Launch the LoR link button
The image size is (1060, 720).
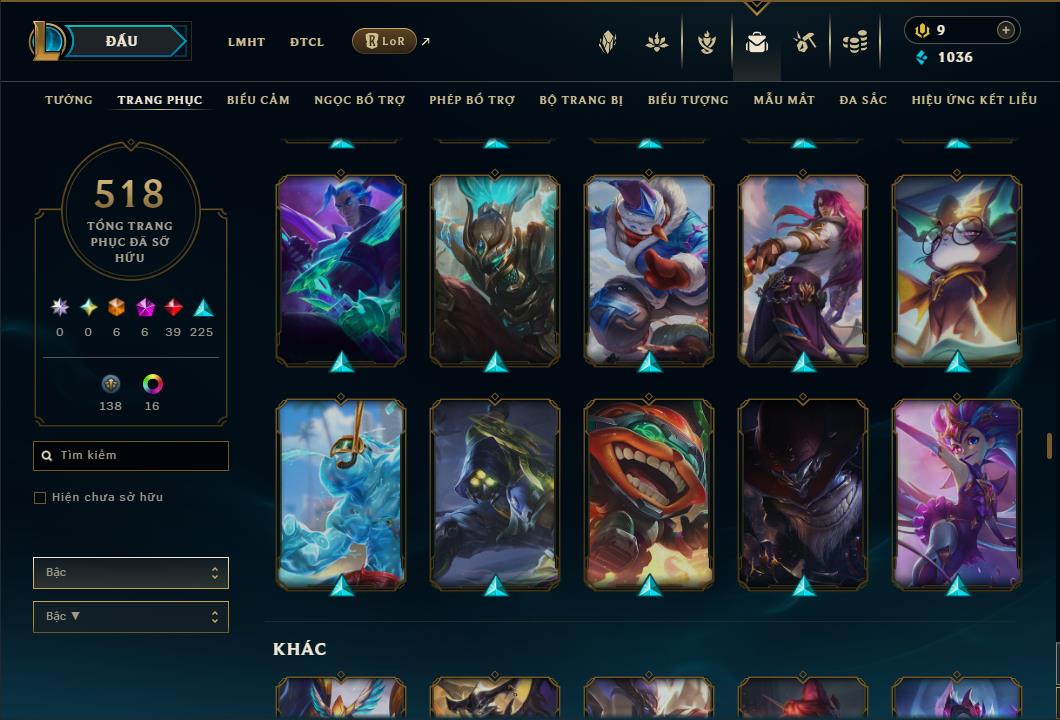385,41
